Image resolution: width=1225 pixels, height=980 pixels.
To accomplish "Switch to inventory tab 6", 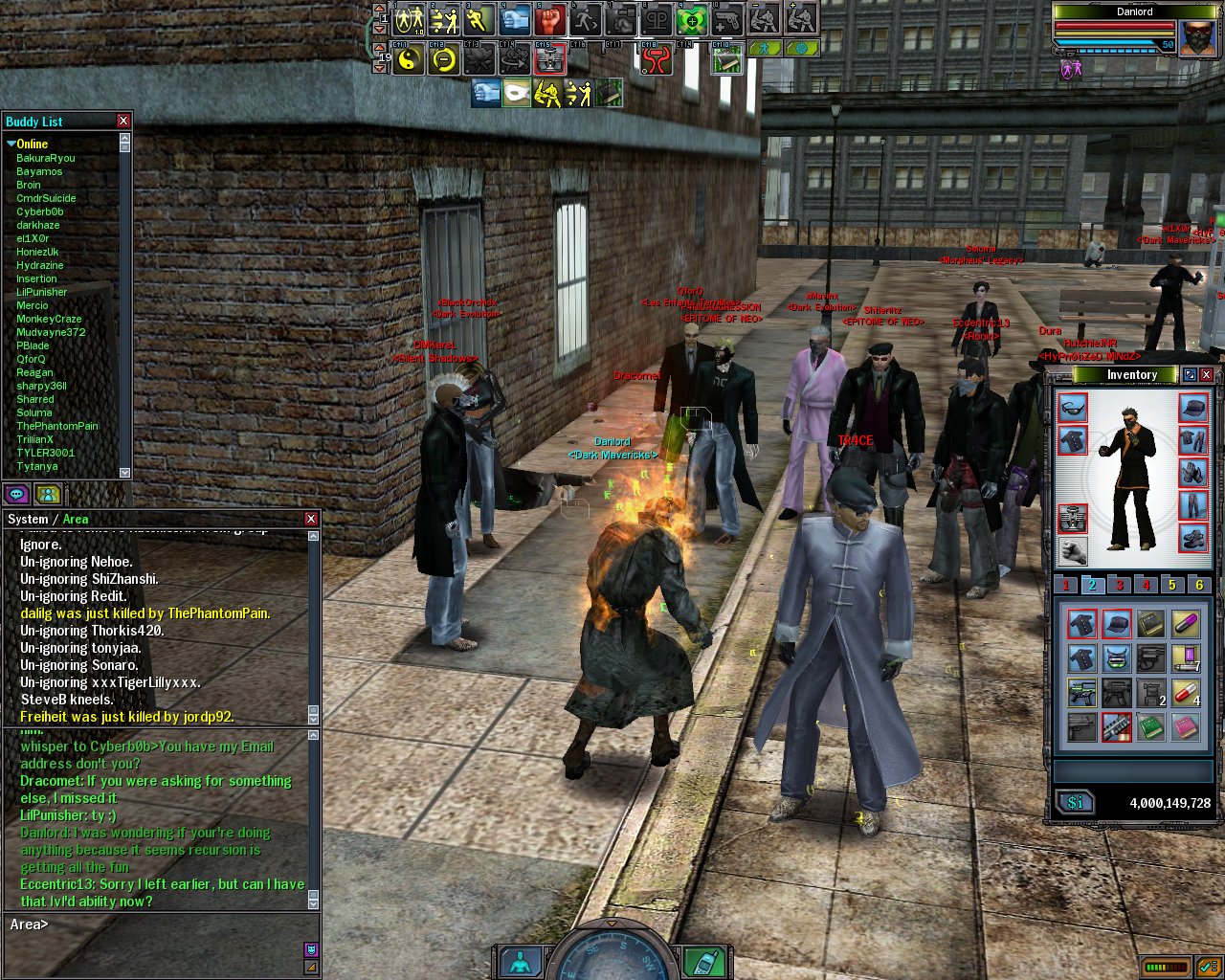I will click(x=1199, y=585).
